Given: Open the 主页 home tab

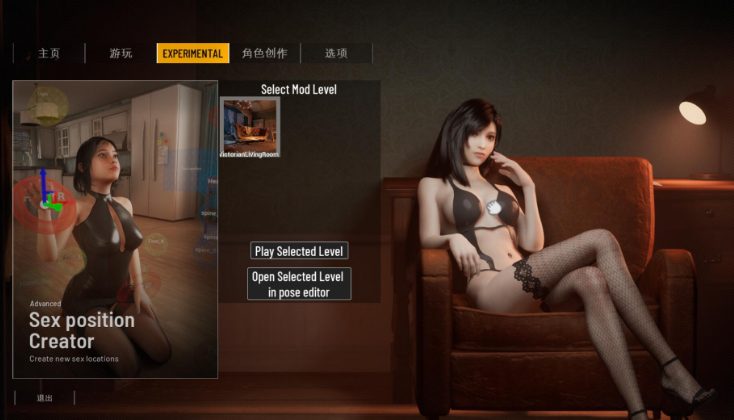Looking at the screenshot, I should click(x=48, y=53).
